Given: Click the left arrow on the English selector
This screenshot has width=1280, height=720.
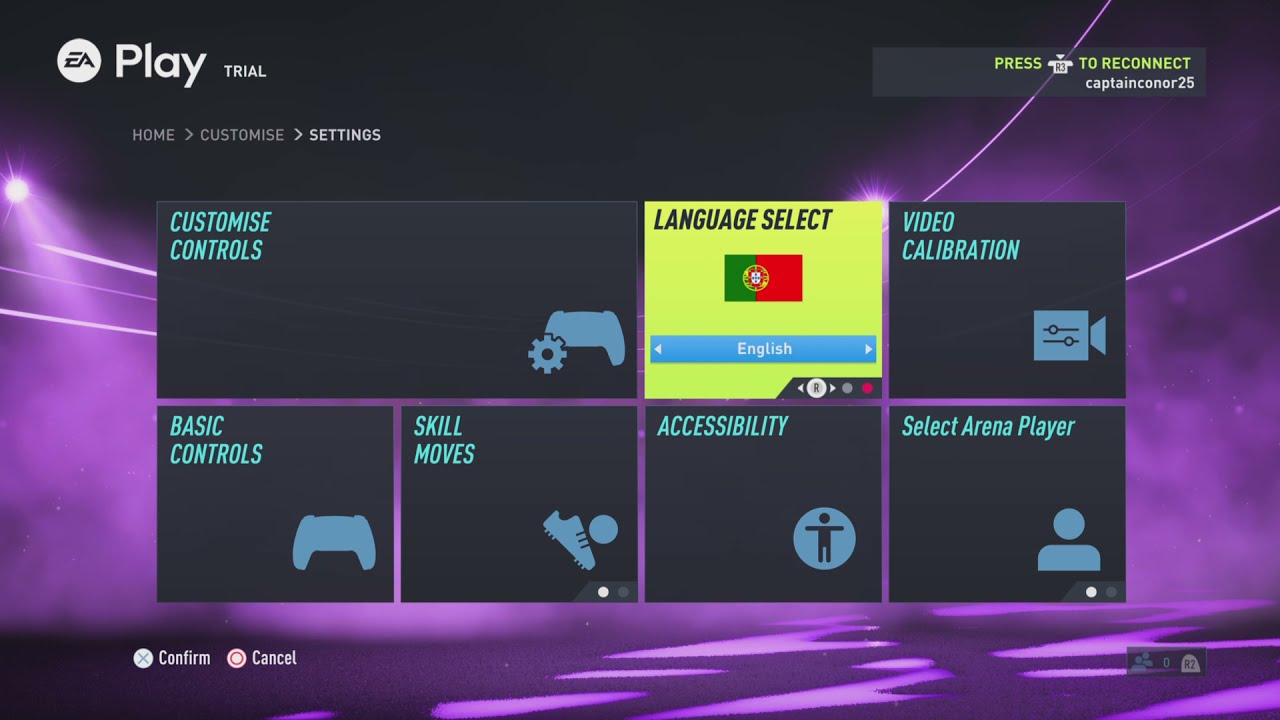Looking at the screenshot, I should pos(659,348).
